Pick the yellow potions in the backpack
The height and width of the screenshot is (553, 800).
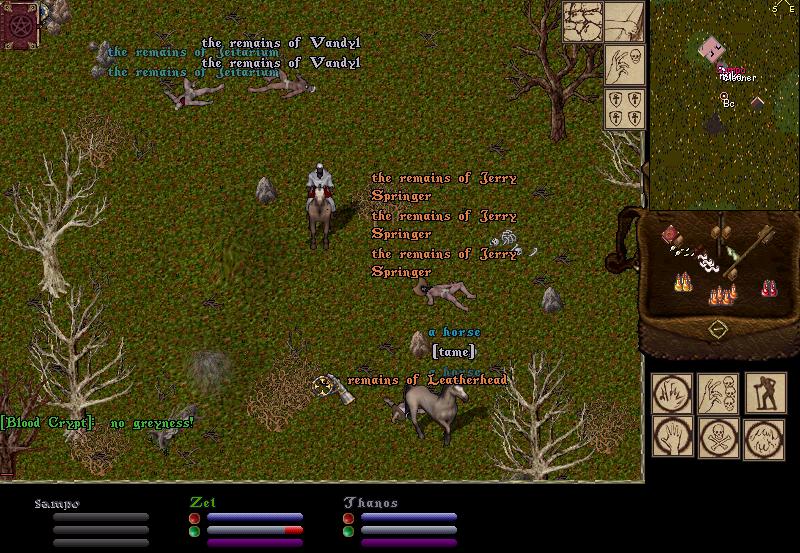685,282
